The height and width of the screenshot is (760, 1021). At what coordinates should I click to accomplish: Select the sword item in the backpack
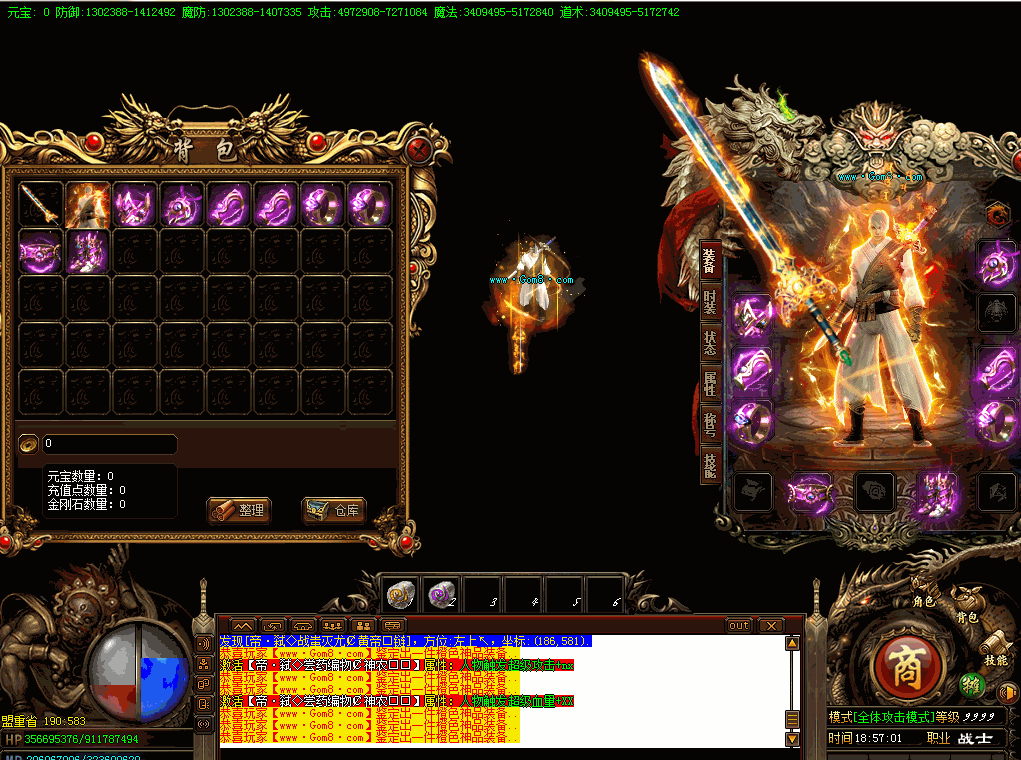(x=41, y=204)
